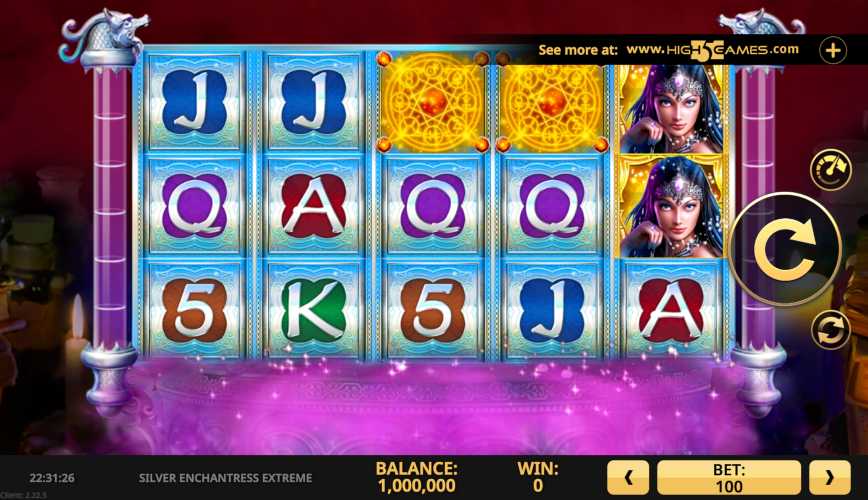
Task: Open the autoplay circular arrows button
Action: tap(829, 329)
